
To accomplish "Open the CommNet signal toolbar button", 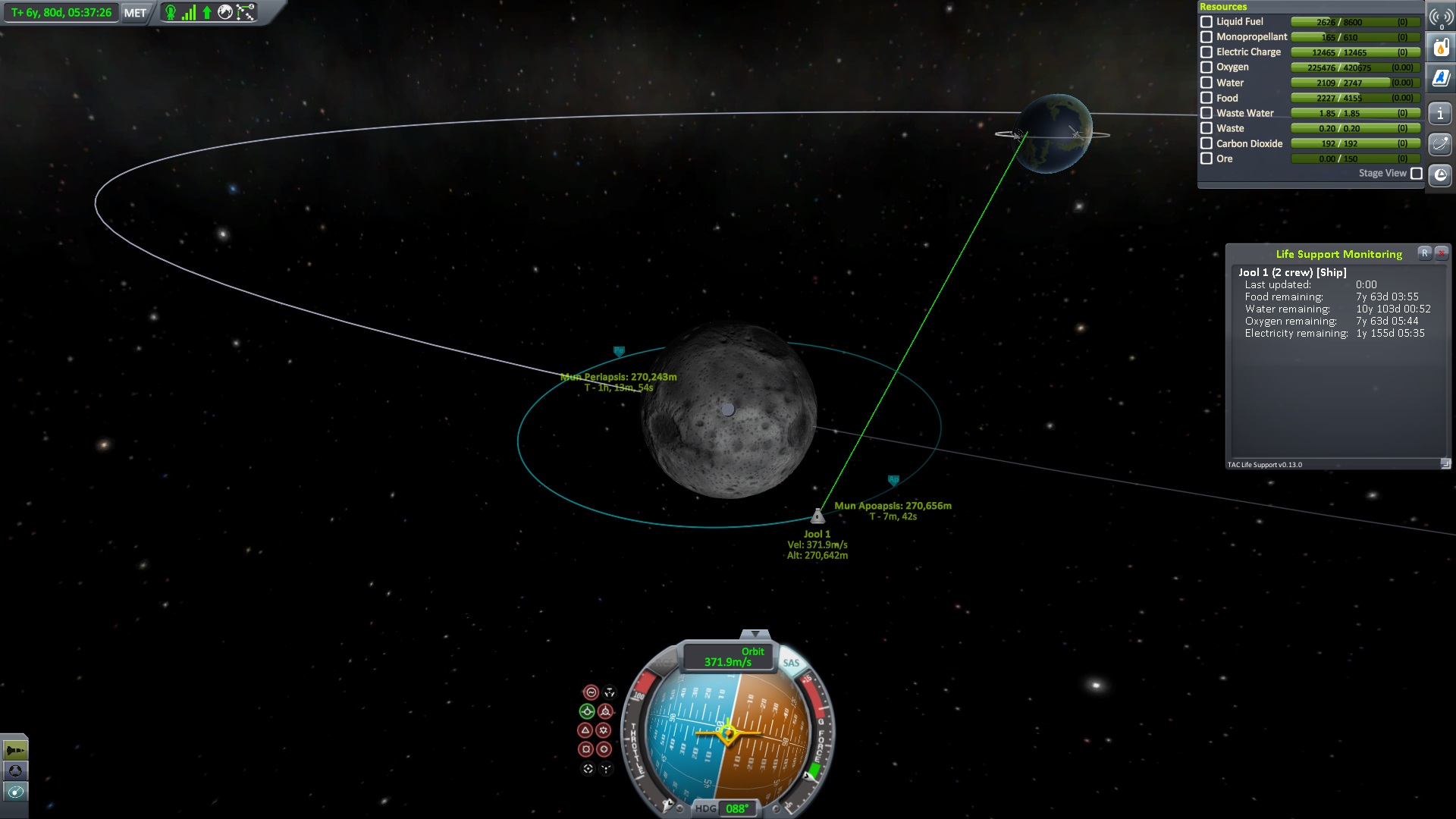I will pyautogui.click(x=1441, y=18).
